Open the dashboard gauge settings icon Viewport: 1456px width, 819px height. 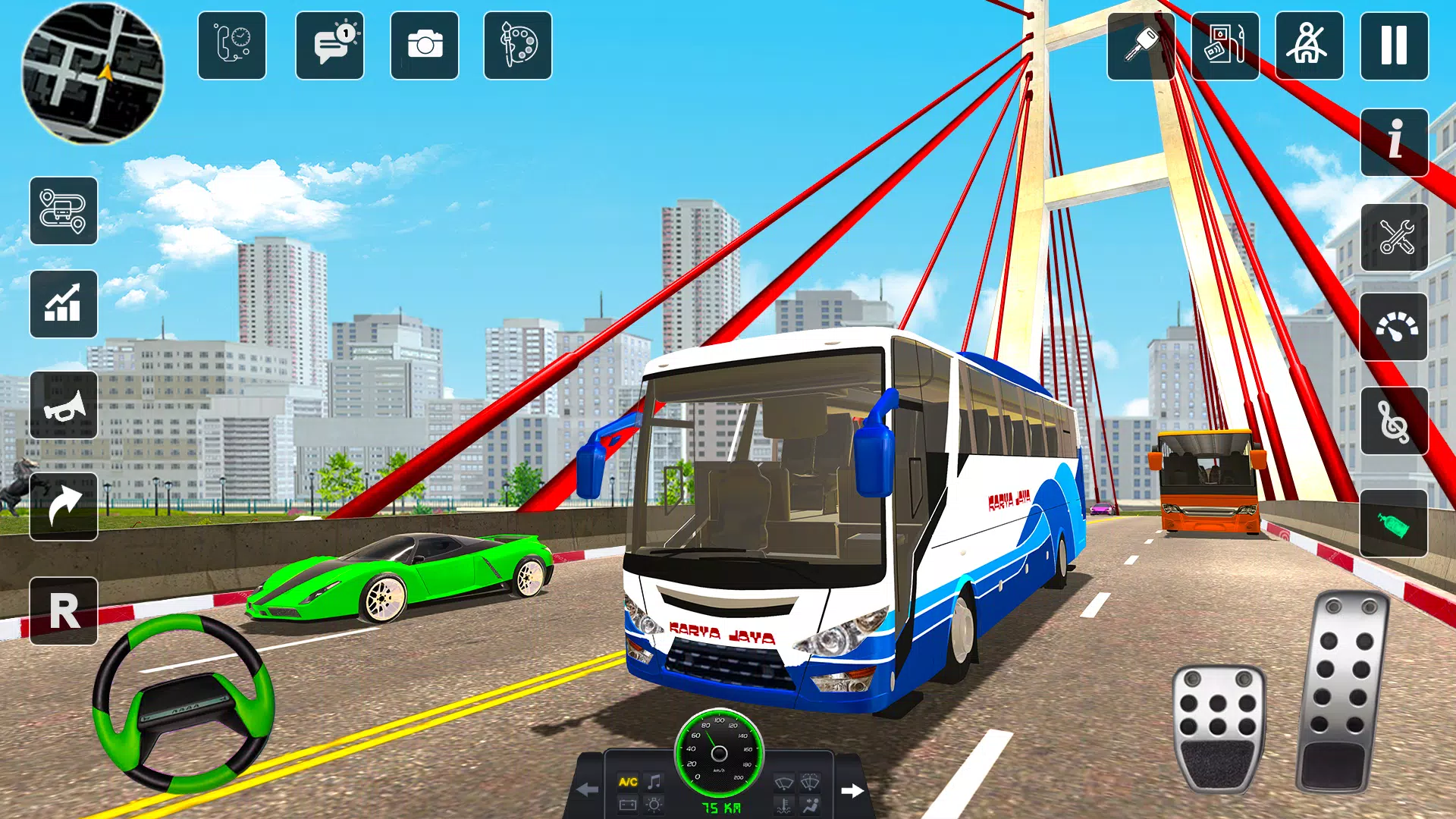point(1394,326)
